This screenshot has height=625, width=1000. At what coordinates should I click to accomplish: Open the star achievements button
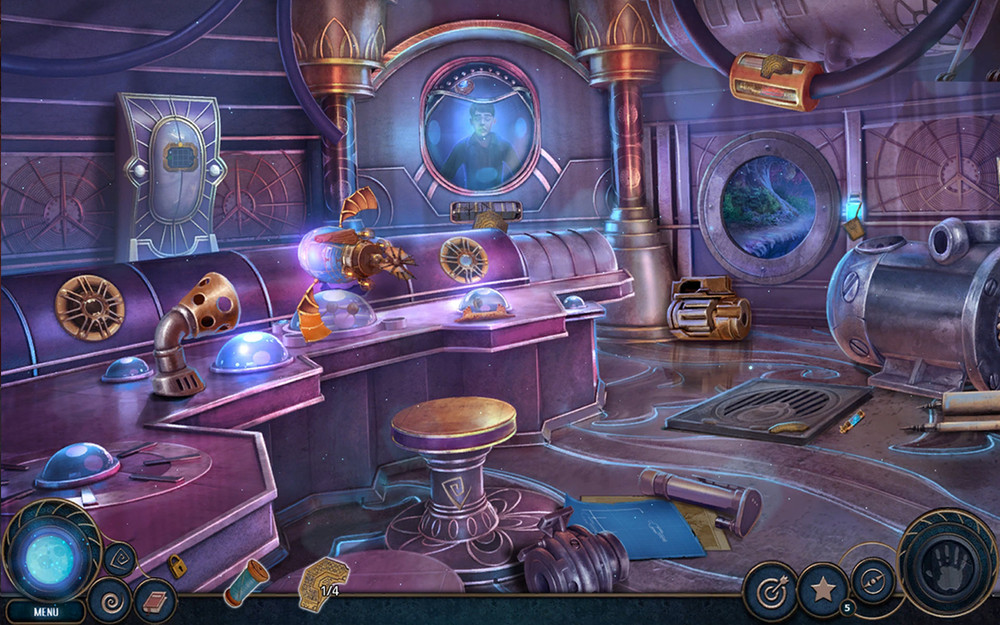tap(822, 590)
